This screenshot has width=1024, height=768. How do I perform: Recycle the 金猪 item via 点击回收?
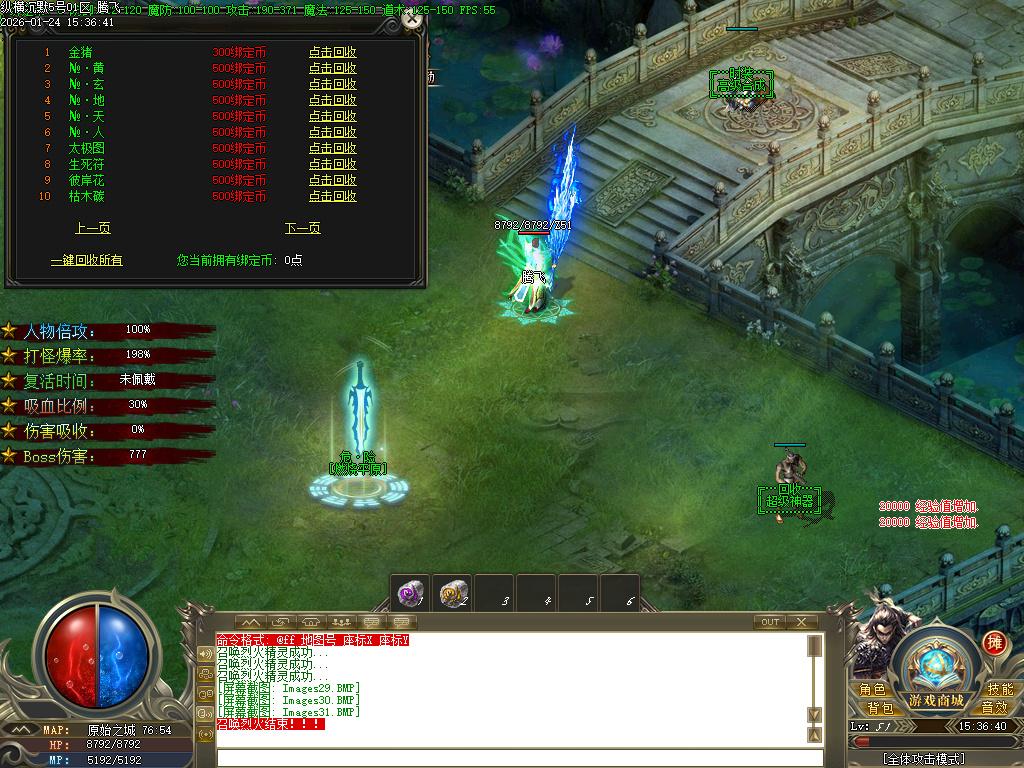pyautogui.click(x=332, y=52)
